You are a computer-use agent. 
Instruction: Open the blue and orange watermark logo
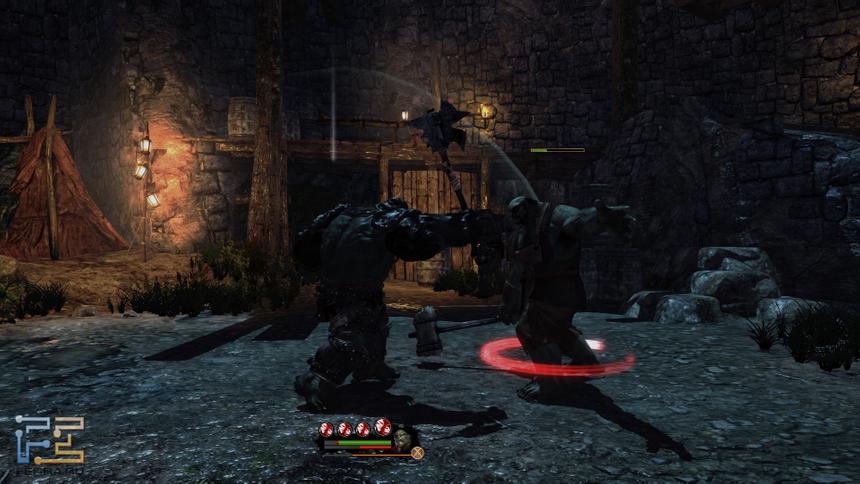tap(49, 439)
